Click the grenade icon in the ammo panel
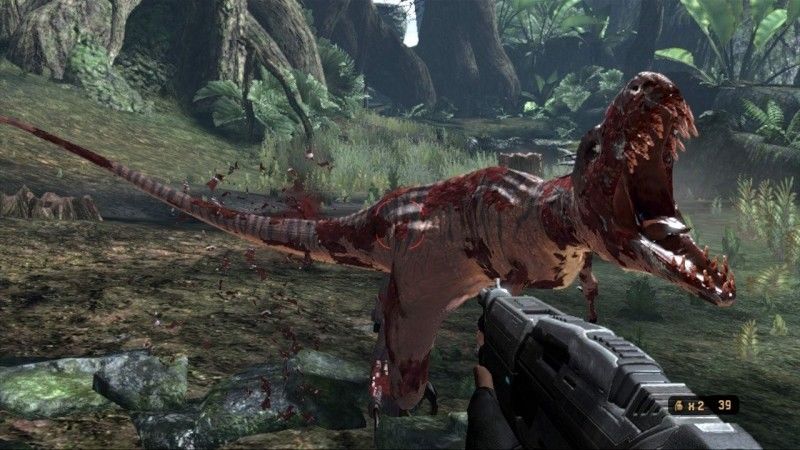800x450 pixels. click(678, 405)
